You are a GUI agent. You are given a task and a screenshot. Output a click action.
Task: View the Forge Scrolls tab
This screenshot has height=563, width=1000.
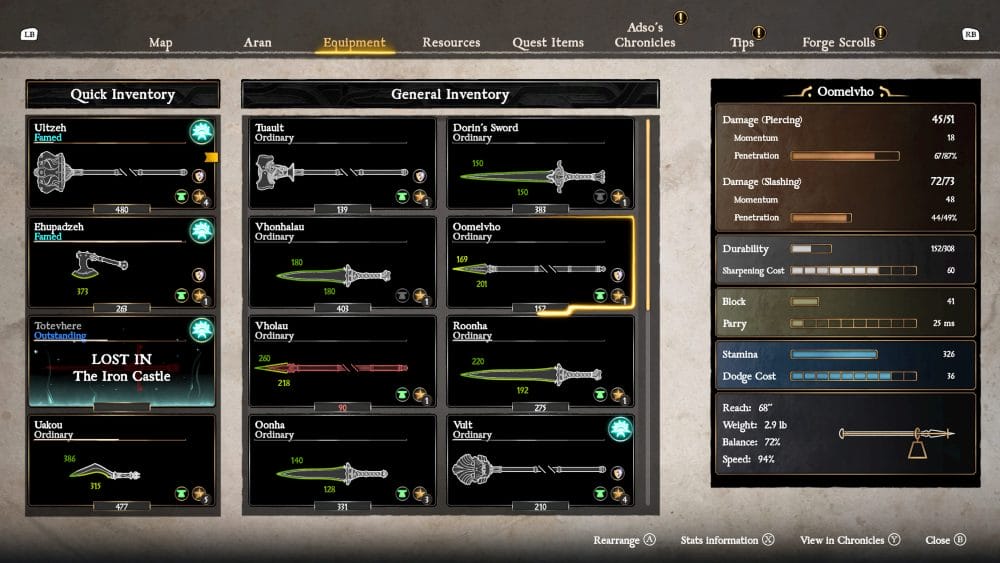(838, 43)
